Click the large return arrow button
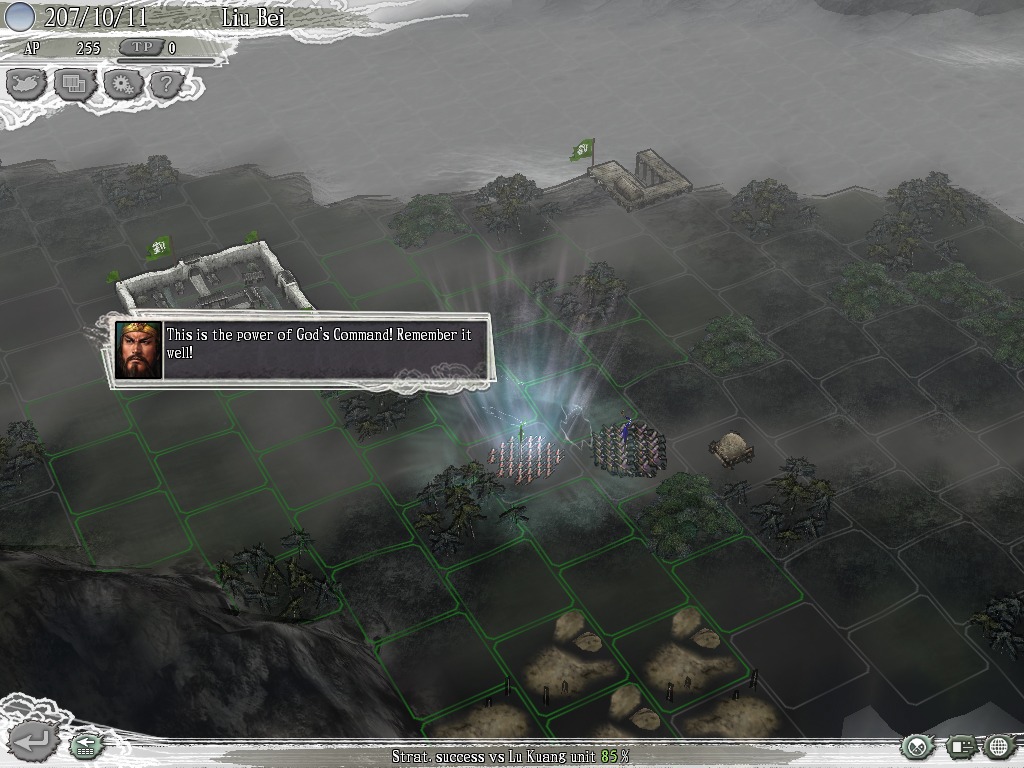 coord(31,742)
